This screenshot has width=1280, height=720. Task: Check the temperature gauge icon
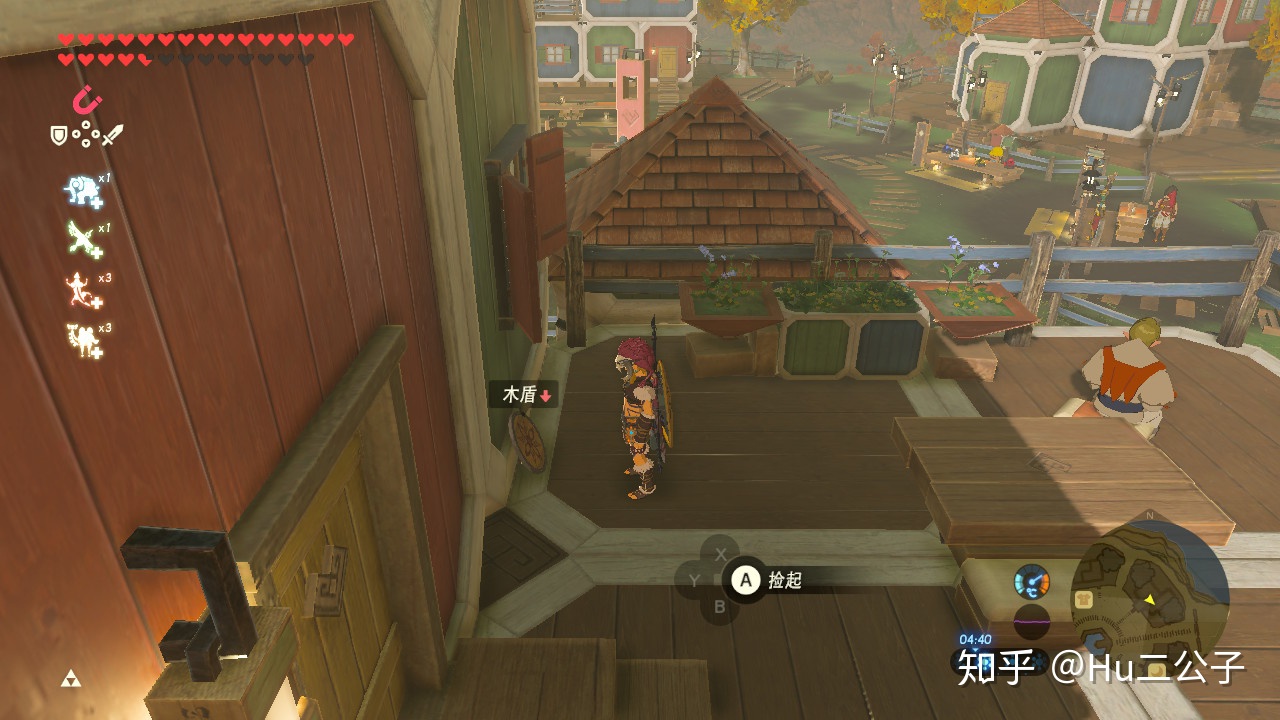tap(1031, 581)
